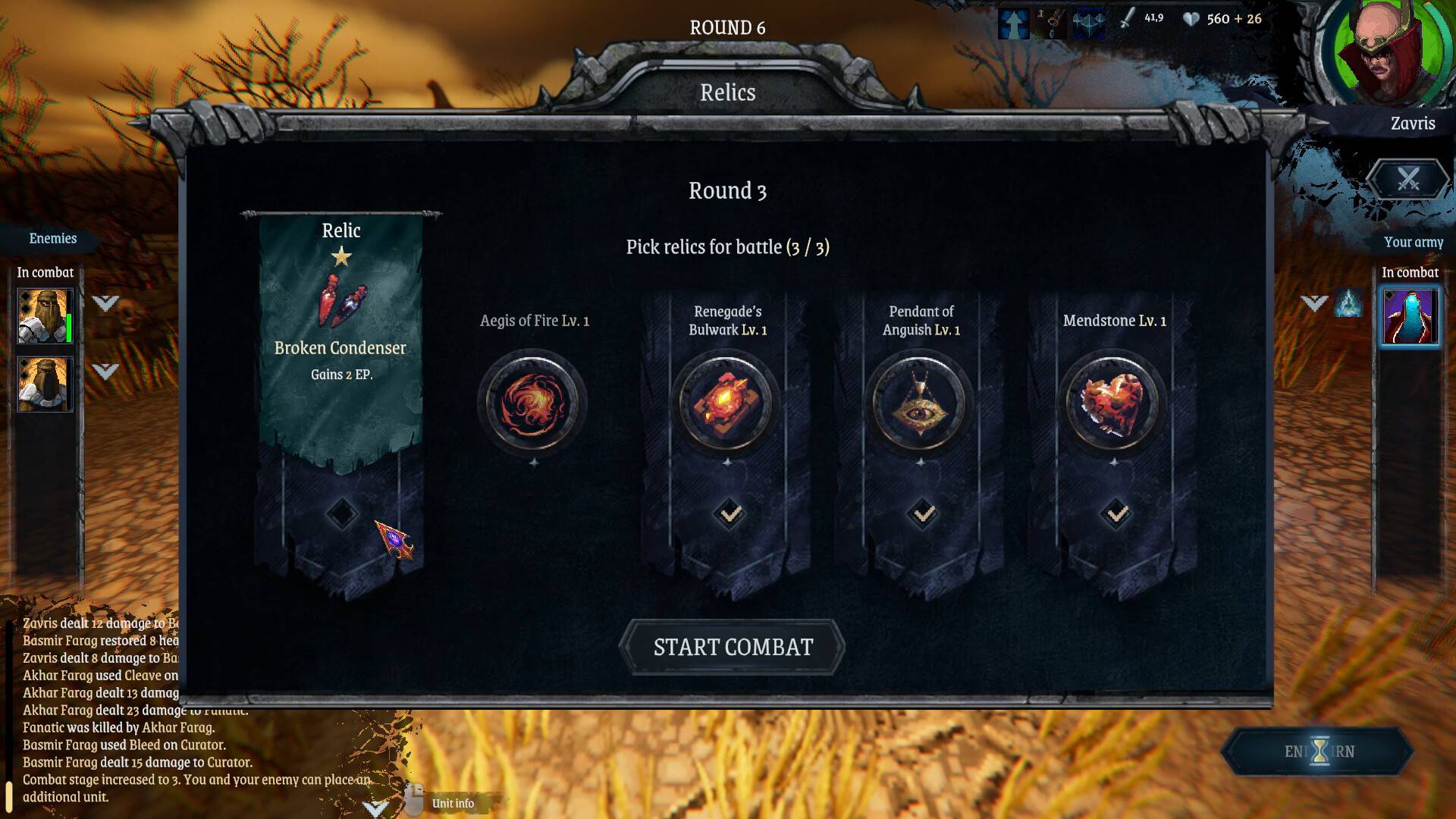
Task: Start the combat
Action: click(x=732, y=647)
